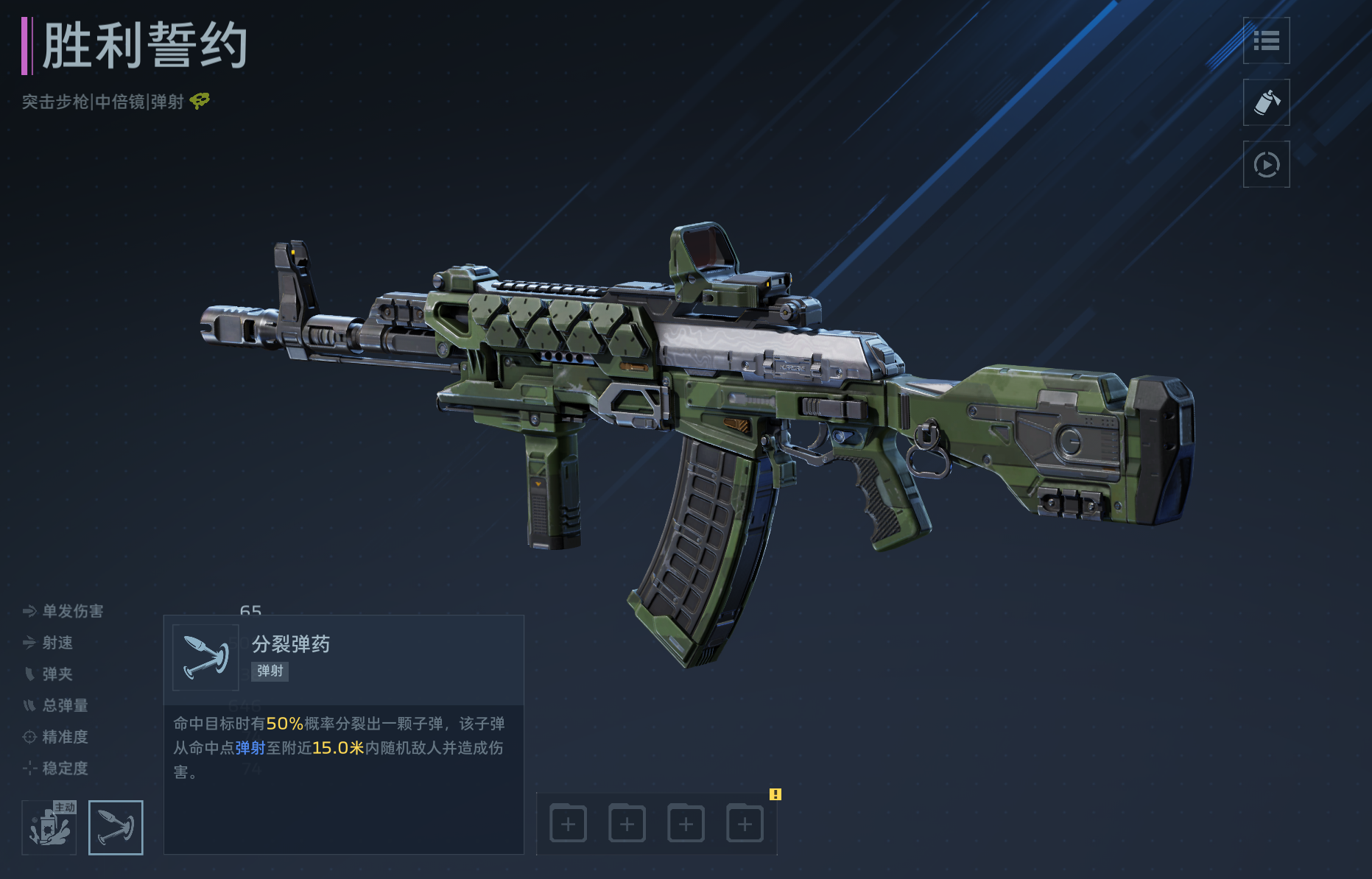
Task: Play the weapon preview animation
Action: tap(1266, 164)
